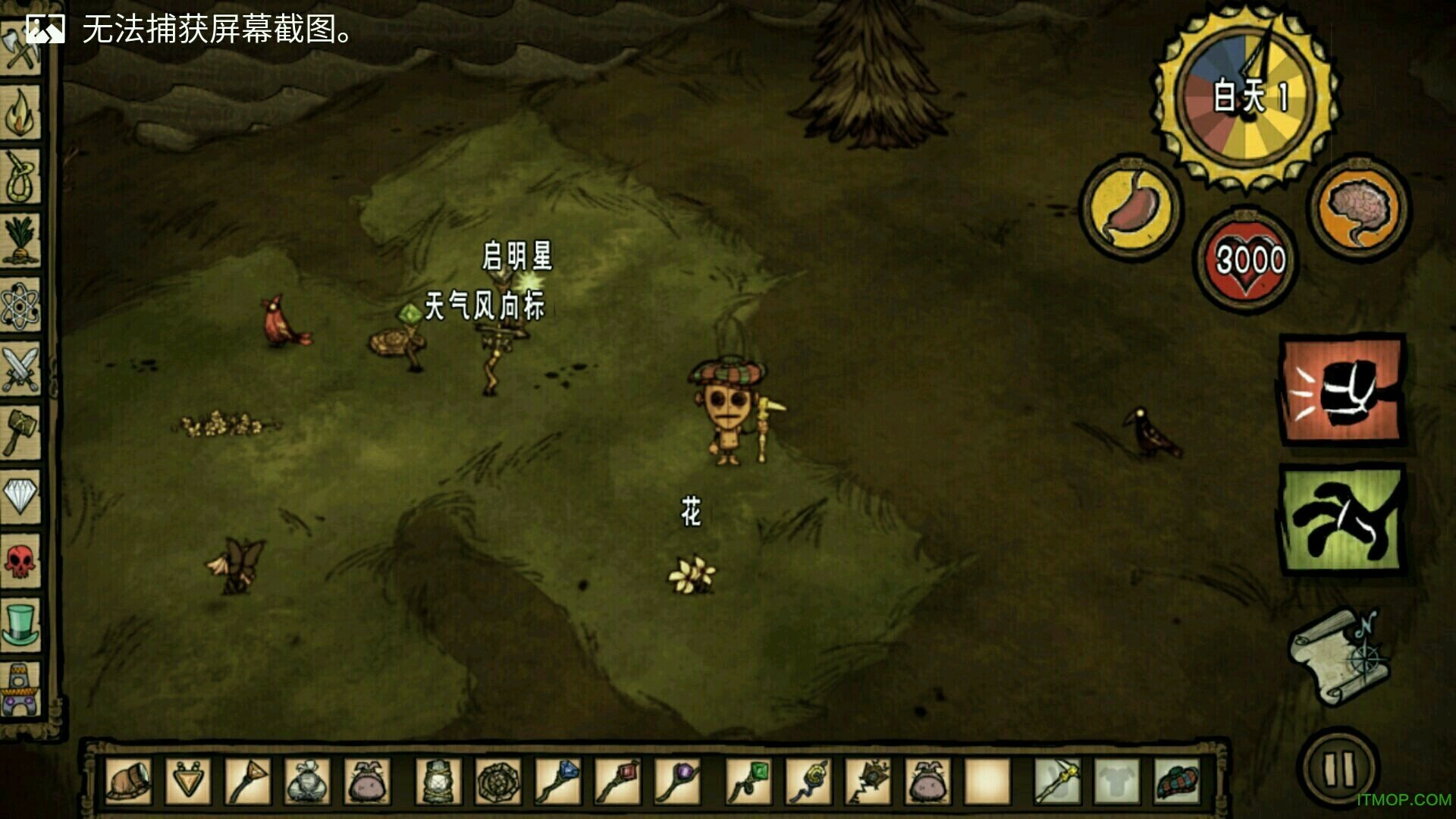Select the Dress tab with green top hat
Image resolution: width=1456 pixels, height=819 pixels.
pyautogui.click(x=20, y=625)
